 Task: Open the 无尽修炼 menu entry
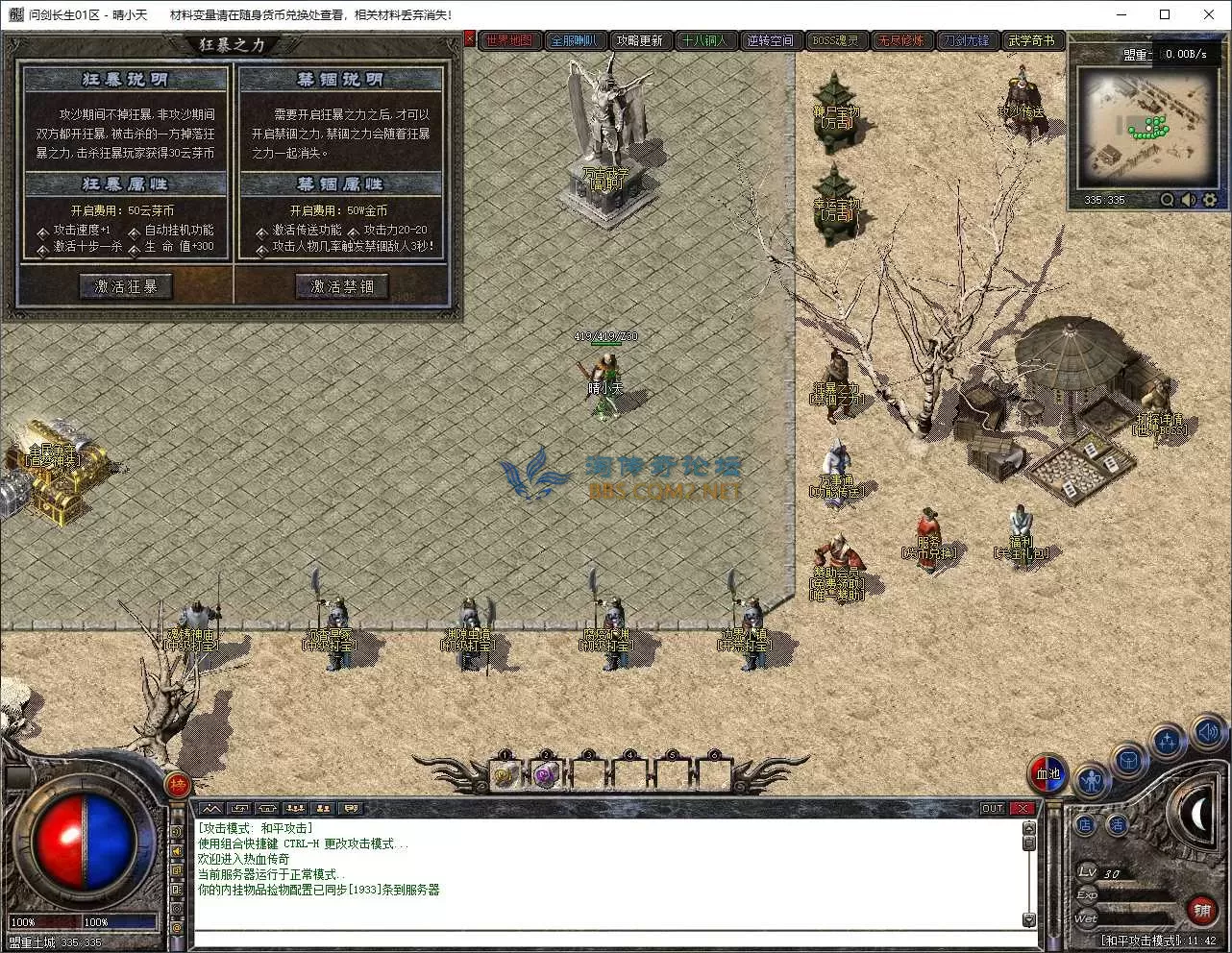click(900, 40)
